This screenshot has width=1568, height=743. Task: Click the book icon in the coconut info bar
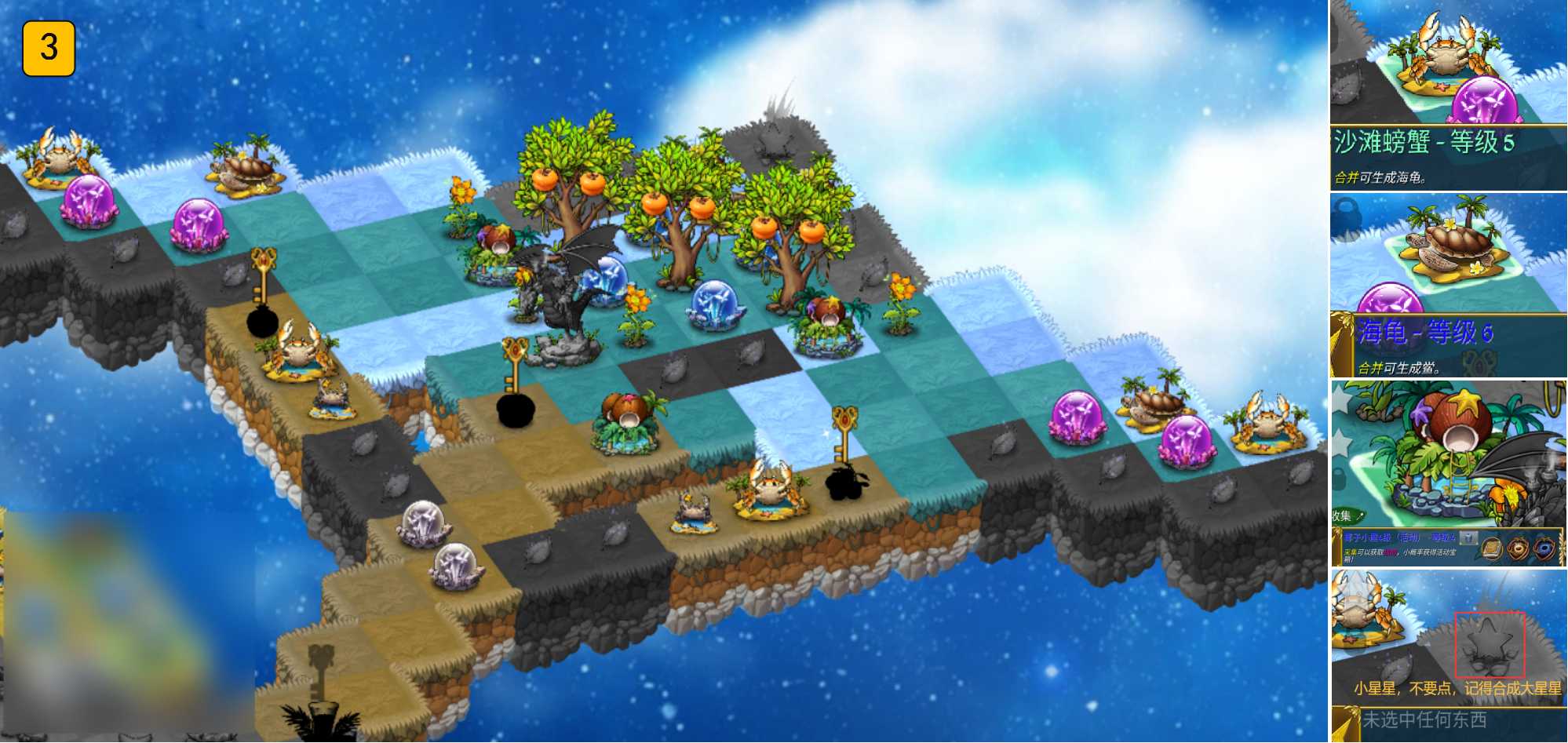pyautogui.click(x=1492, y=548)
